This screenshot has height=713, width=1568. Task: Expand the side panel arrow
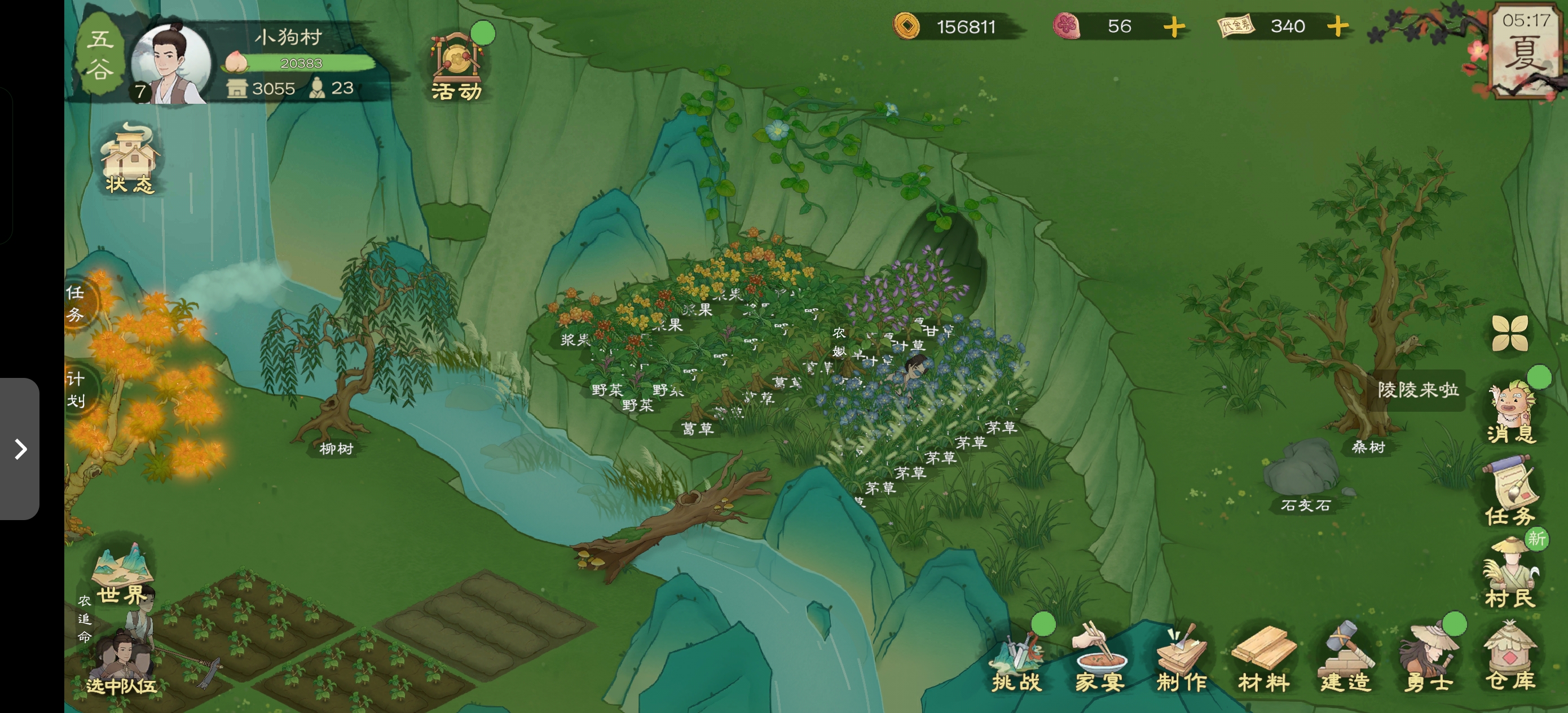tap(20, 450)
